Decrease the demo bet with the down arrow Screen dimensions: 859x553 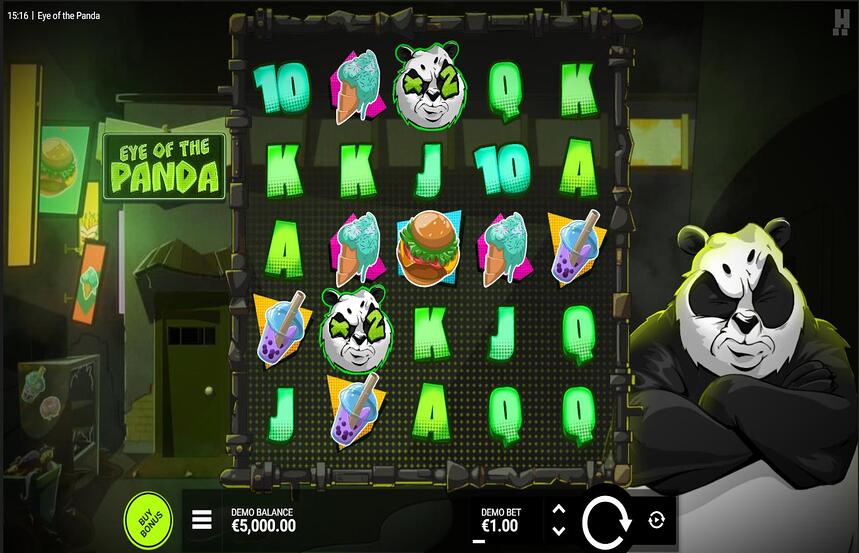tap(559, 531)
